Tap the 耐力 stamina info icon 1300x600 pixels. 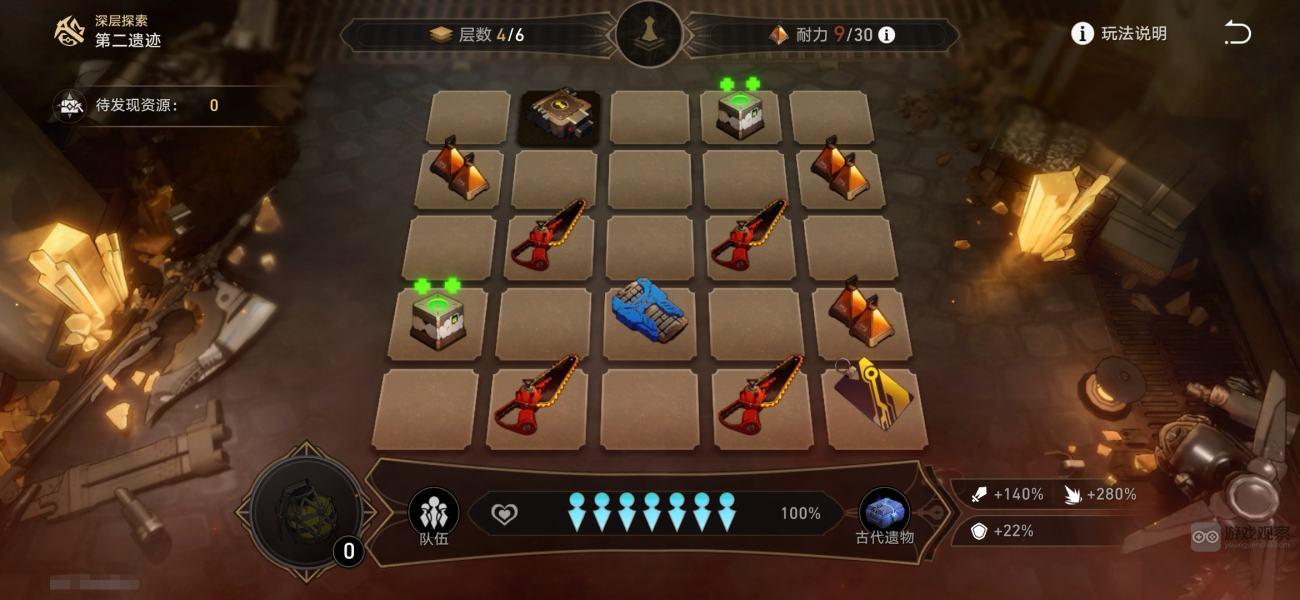[886, 35]
